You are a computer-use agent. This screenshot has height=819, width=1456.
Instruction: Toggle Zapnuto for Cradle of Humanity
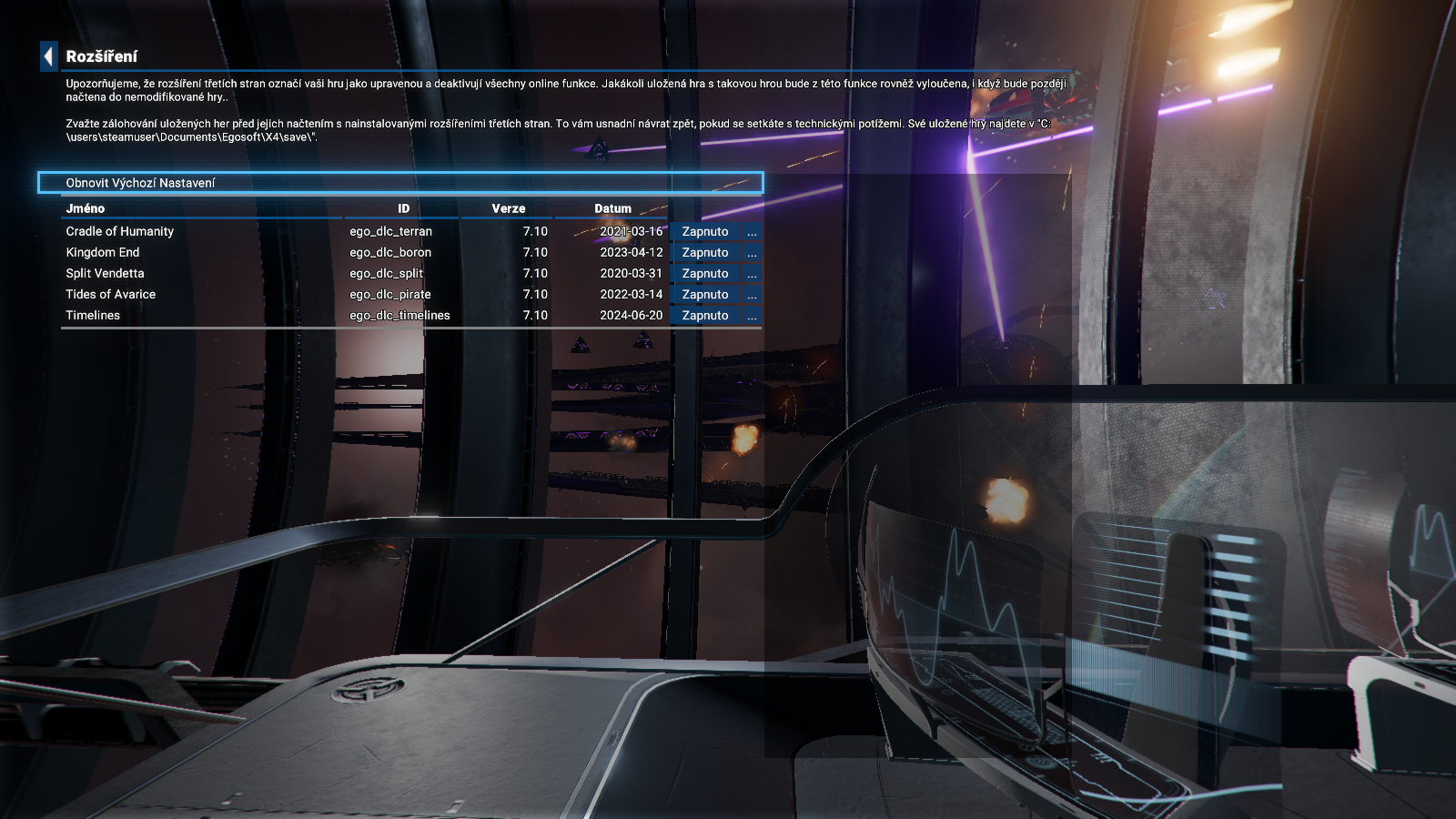pyautogui.click(x=705, y=232)
